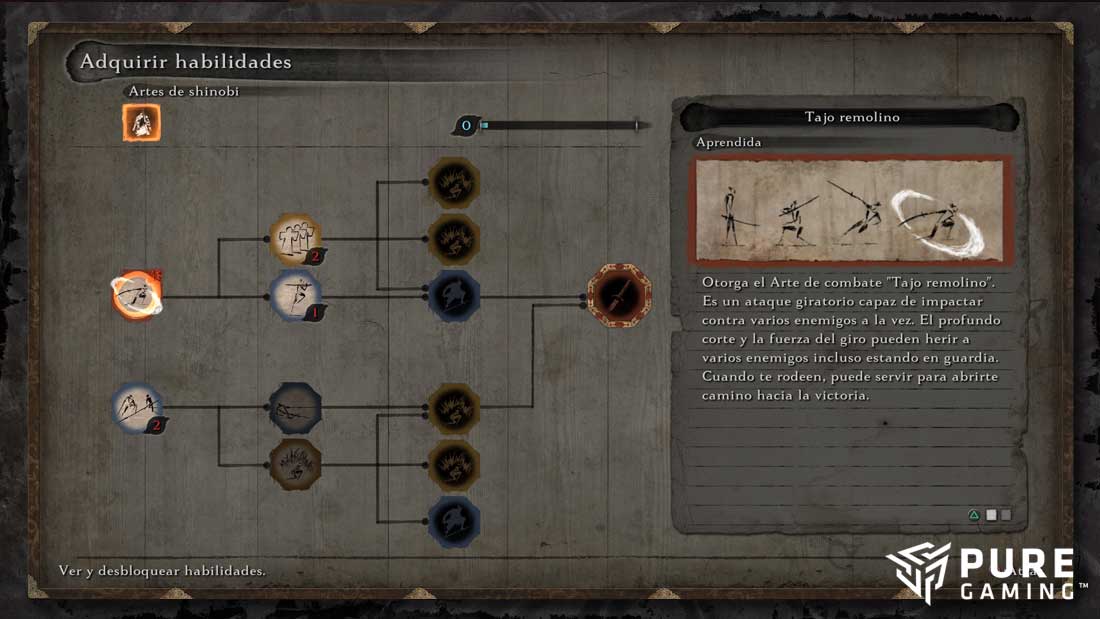Select the highlighted Tajo remolino skill node
The image size is (1100, 619).
pos(137,296)
